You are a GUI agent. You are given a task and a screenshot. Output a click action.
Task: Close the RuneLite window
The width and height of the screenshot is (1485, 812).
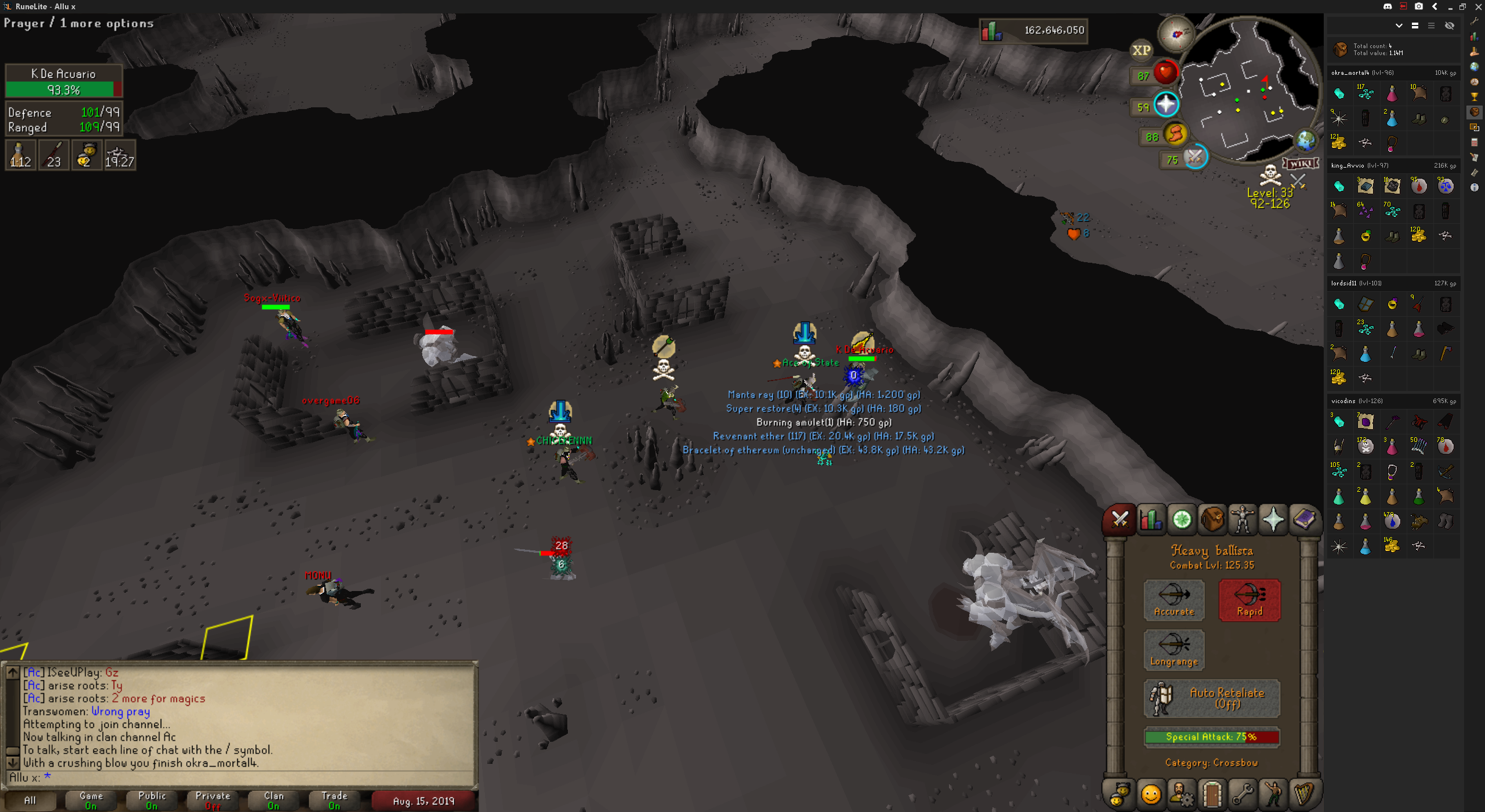click(1478, 6)
